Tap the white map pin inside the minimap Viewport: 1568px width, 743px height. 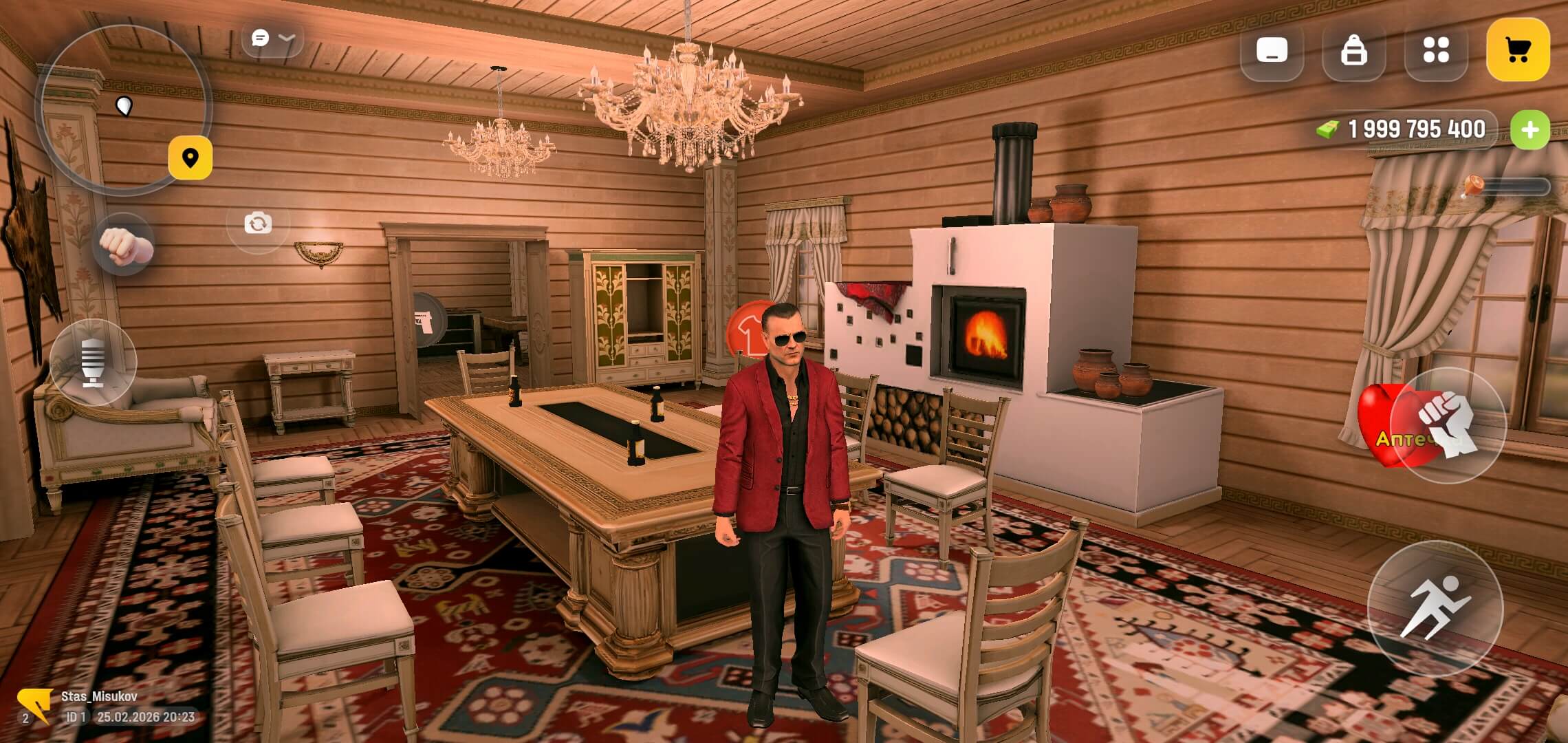click(x=124, y=105)
